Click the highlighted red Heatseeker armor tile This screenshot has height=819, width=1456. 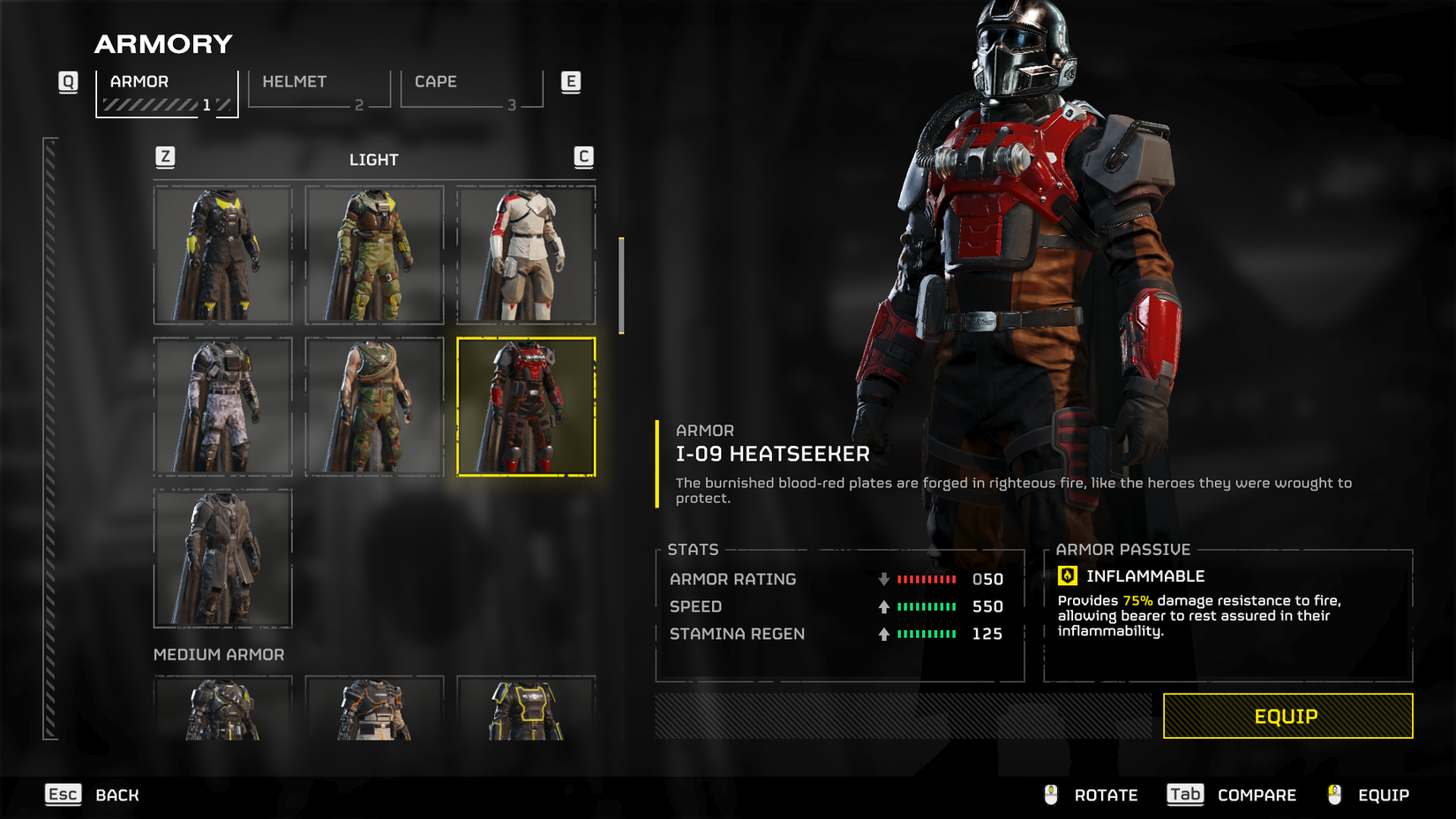point(526,407)
